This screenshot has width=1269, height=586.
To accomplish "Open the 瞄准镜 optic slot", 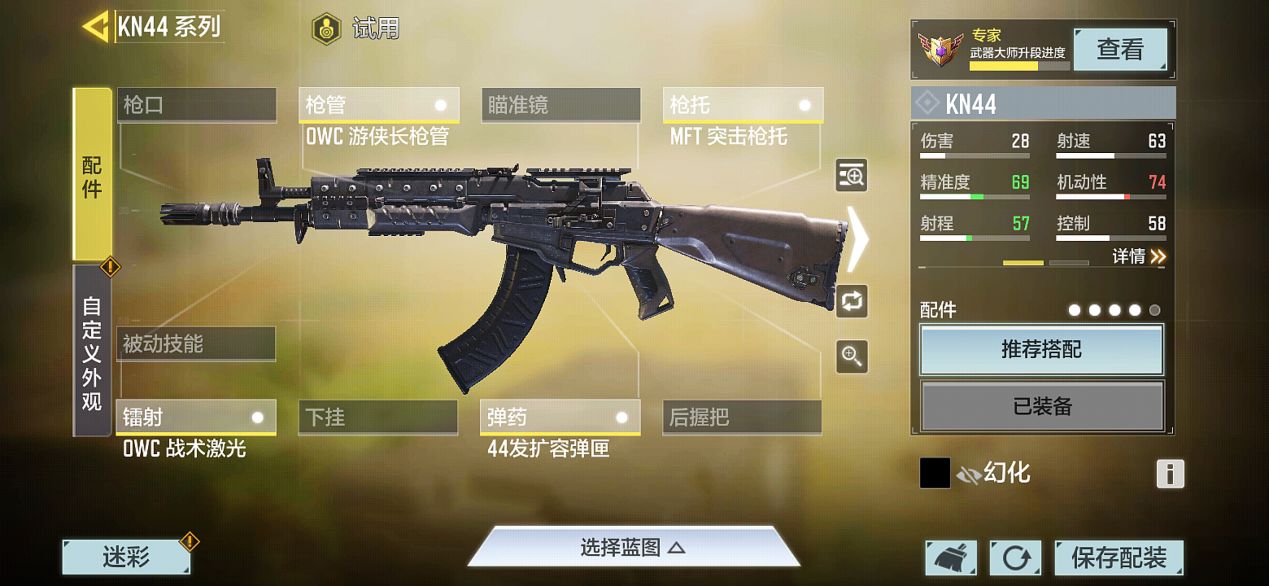I will [560, 105].
